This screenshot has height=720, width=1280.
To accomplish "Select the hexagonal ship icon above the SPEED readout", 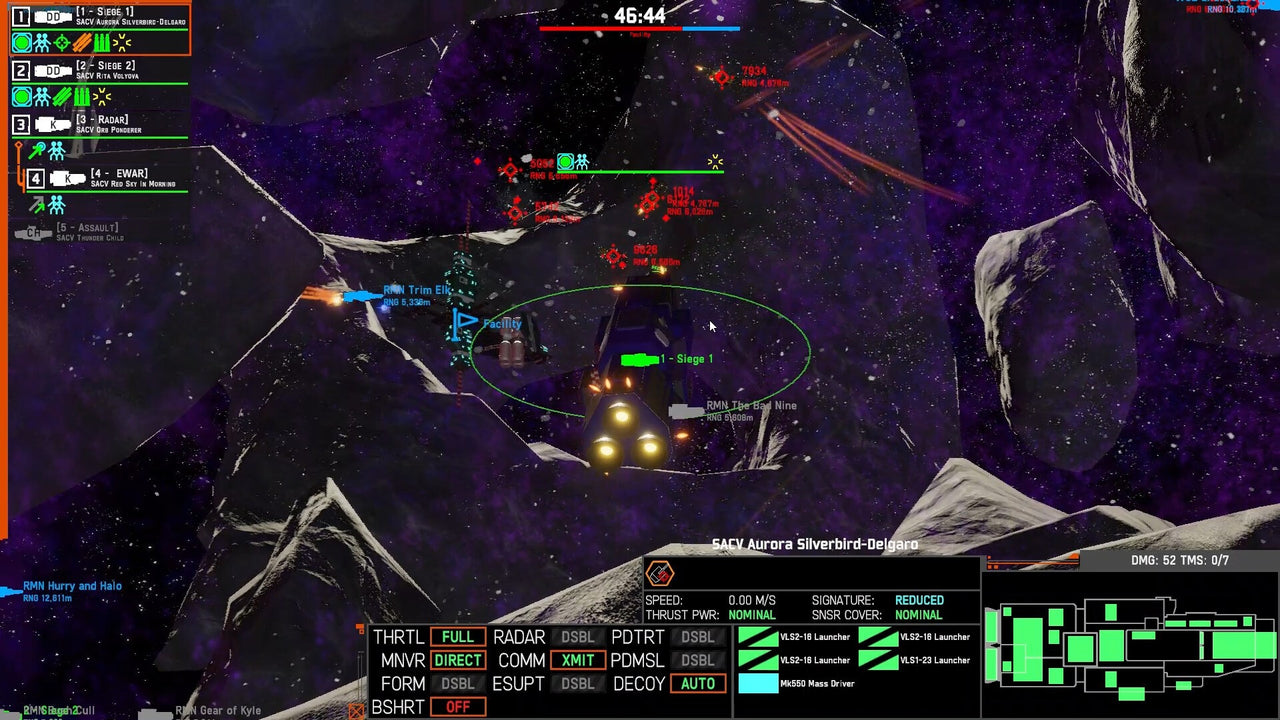I will [661, 574].
